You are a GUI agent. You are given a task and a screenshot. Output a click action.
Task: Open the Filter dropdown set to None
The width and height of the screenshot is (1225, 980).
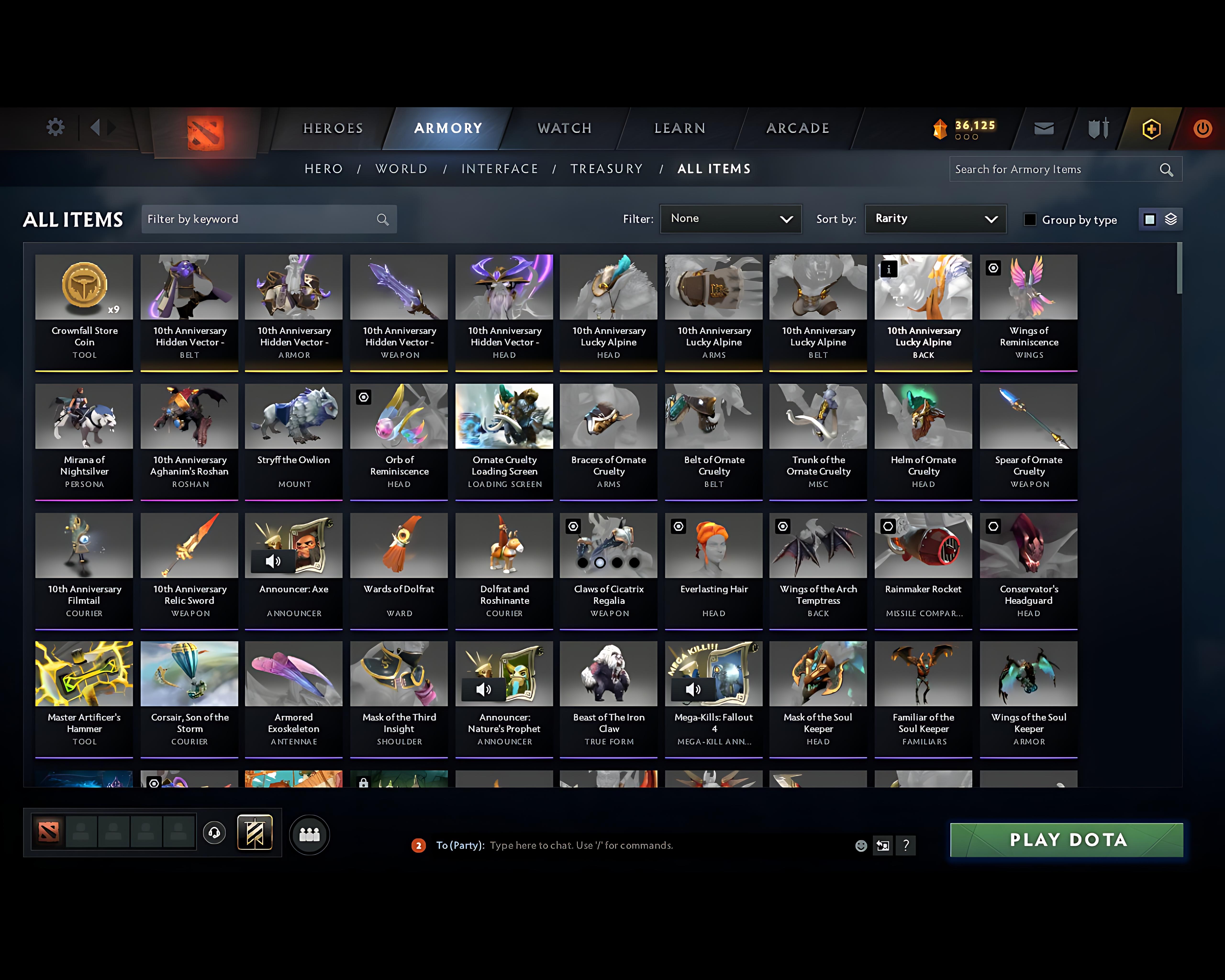pyautogui.click(x=731, y=219)
